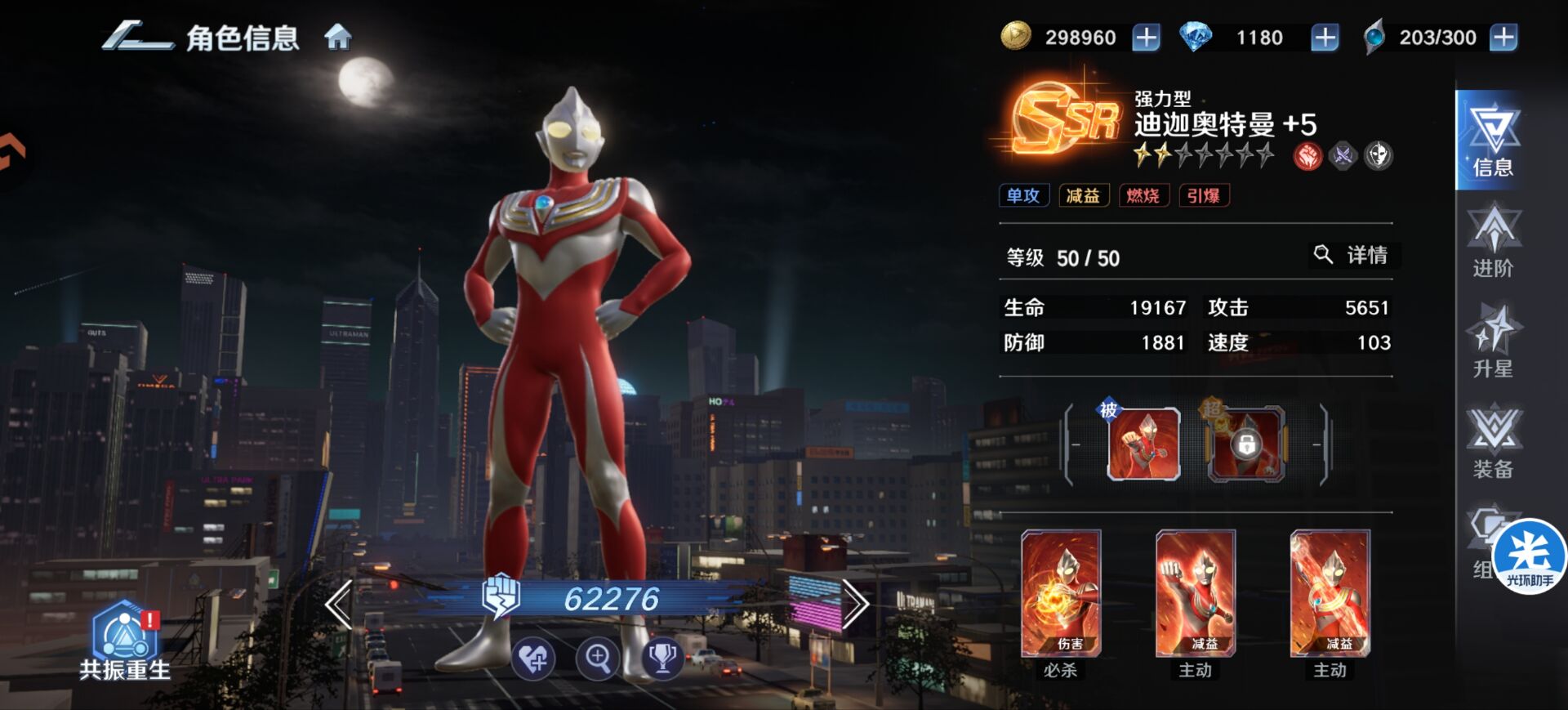The height and width of the screenshot is (710, 1568).
Task: View the 必杀 ultimate skill card
Action: (x=1061, y=595)
